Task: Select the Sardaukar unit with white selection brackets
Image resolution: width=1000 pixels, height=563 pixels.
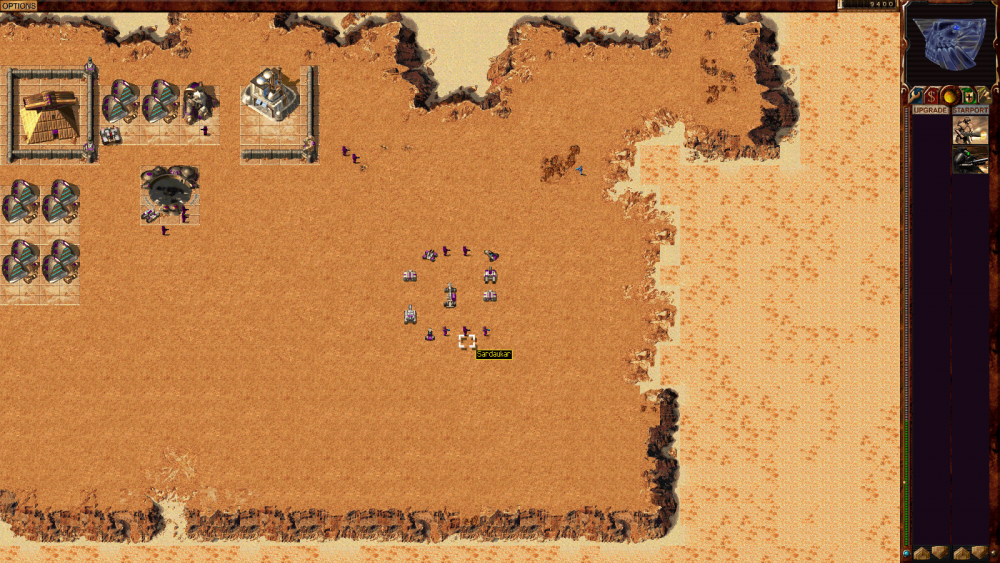Action: 467,341
